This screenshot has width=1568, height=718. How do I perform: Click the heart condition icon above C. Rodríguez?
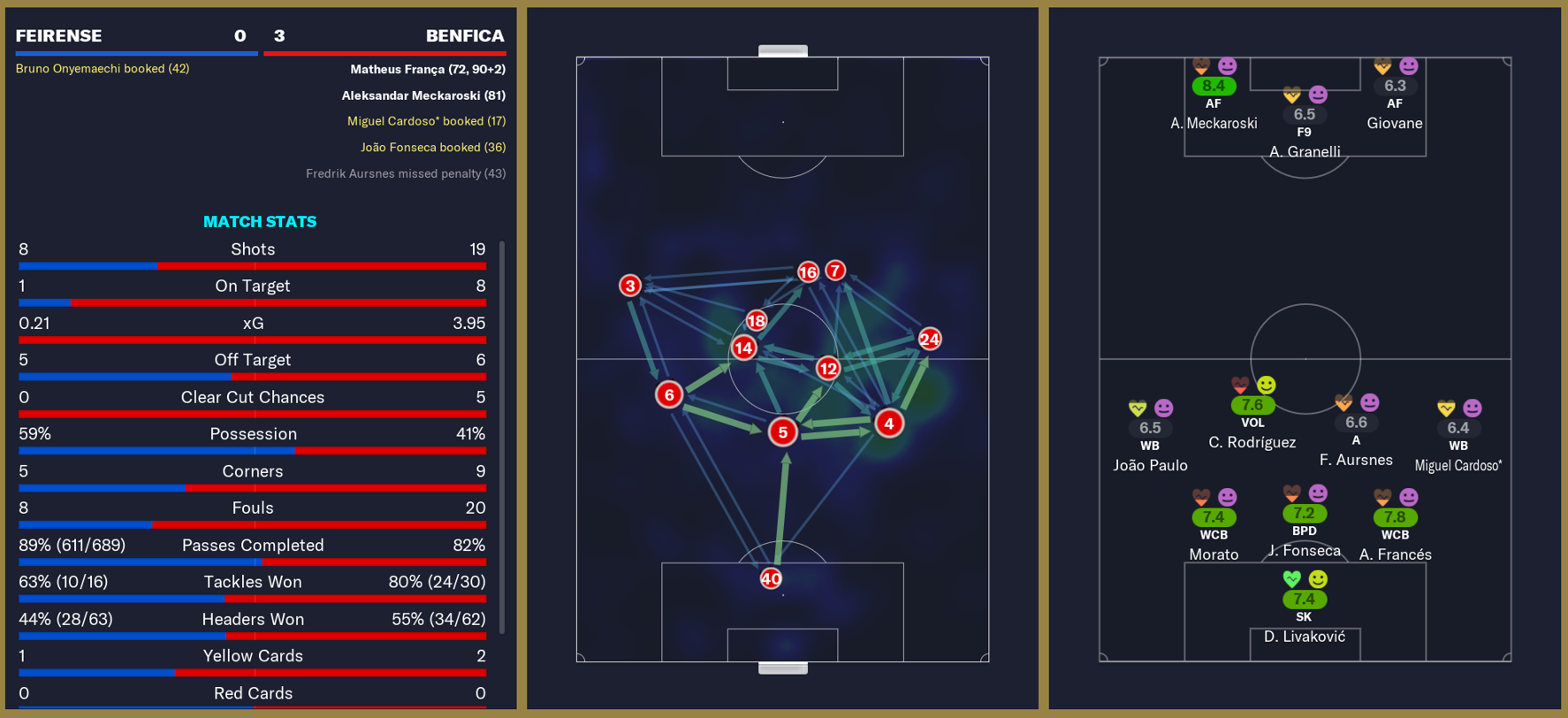point(1238,386)
